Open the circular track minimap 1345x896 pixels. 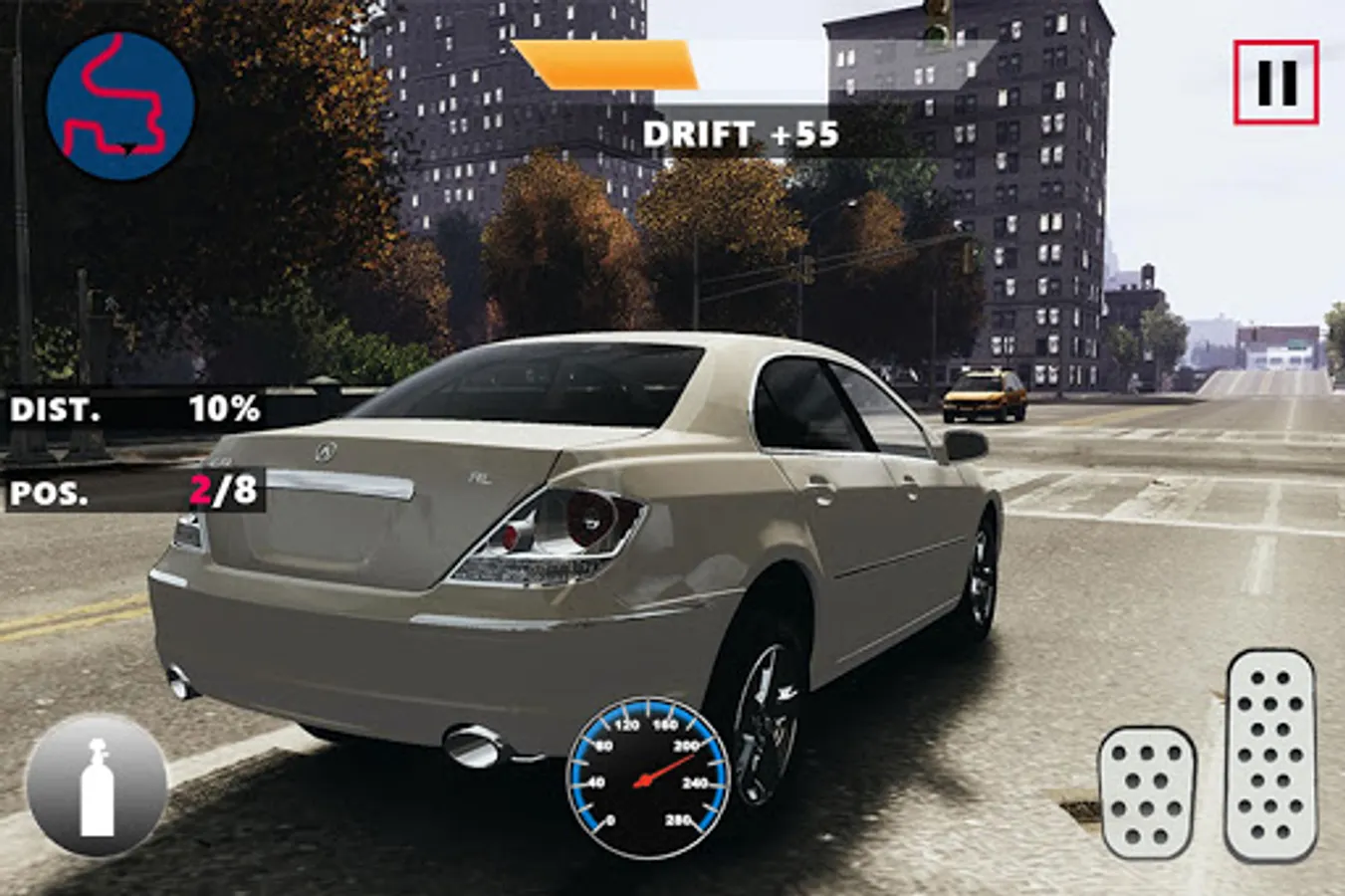(x=119, y=106)
